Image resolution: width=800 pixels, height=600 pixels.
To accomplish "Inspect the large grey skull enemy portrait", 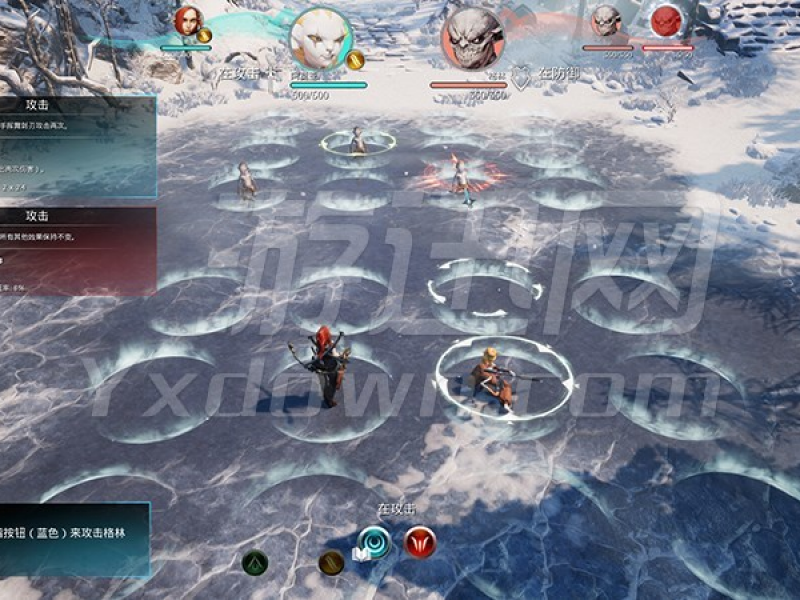I will [x=472, y=39].
